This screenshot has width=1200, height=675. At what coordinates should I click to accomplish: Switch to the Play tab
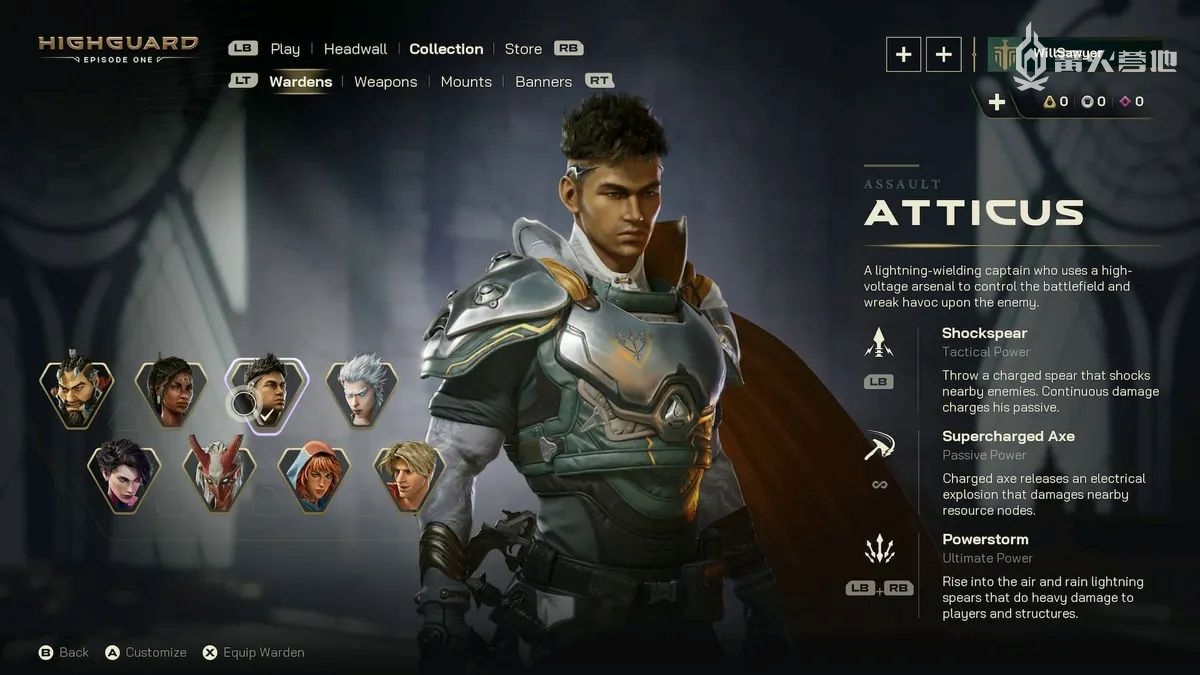coord(285,49)
